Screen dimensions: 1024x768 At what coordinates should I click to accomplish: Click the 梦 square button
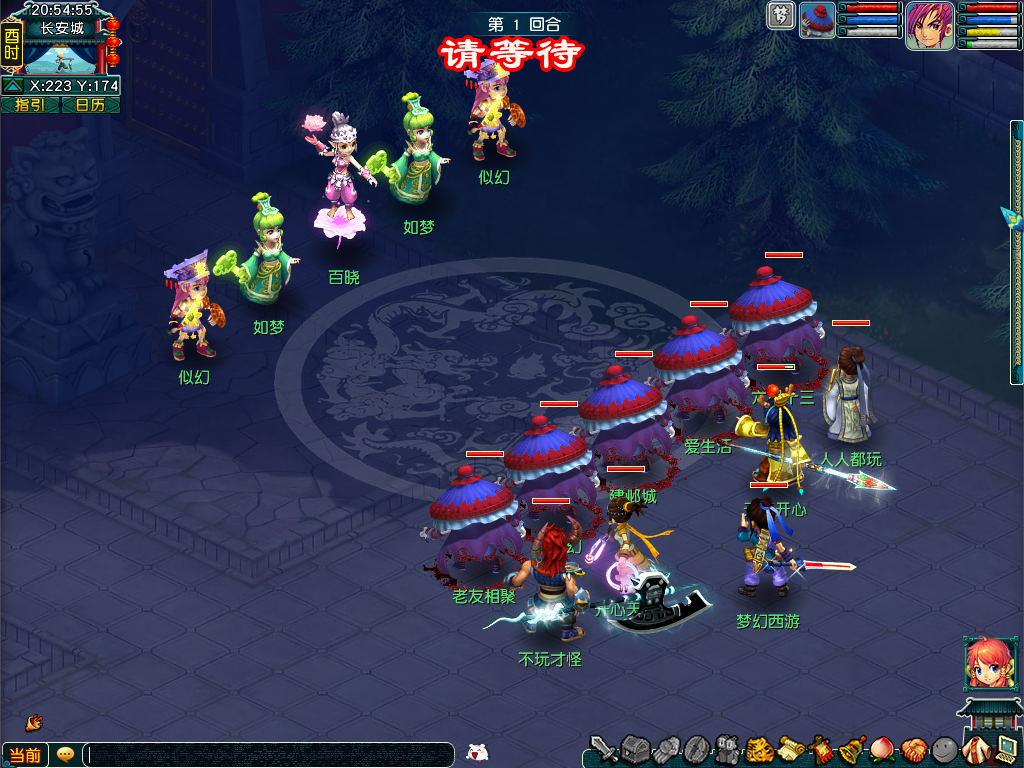781,15
